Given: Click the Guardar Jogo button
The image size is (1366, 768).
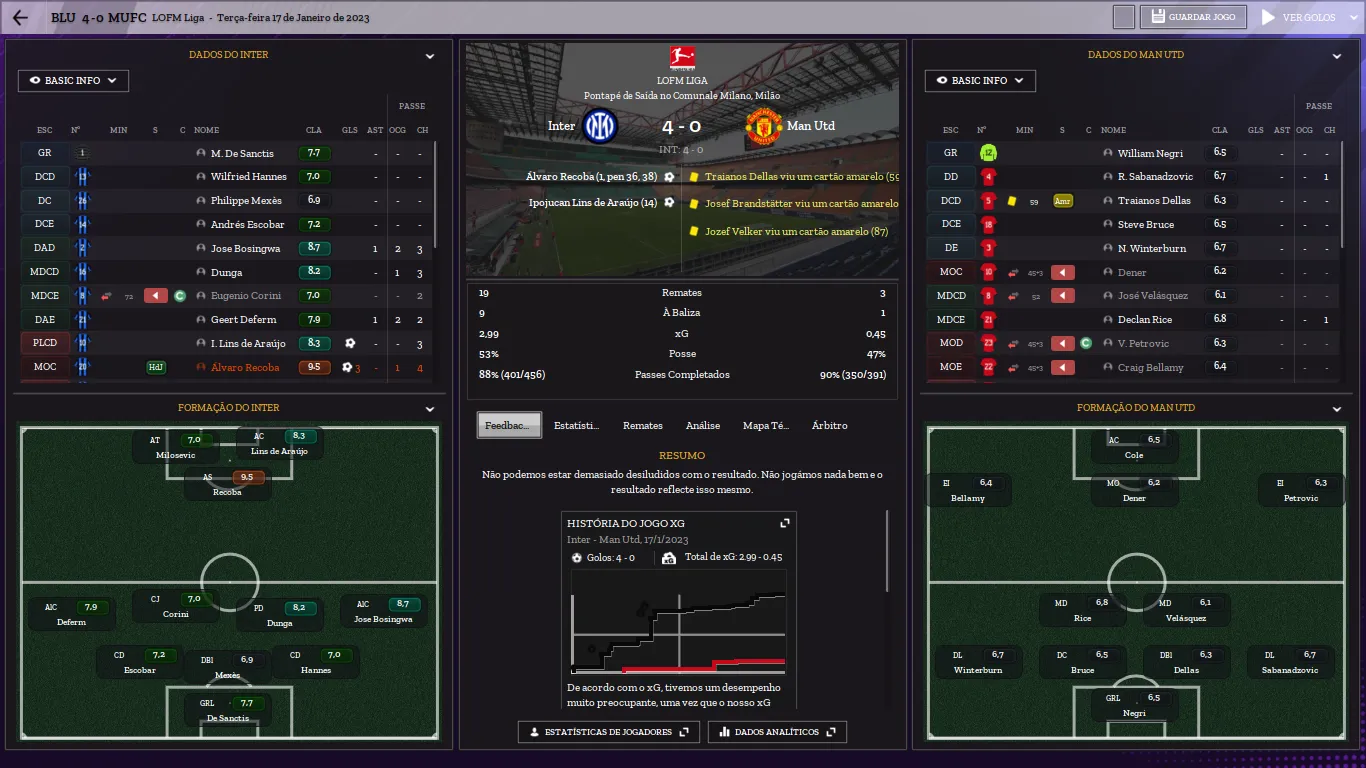Looking at the screenshot, I should pyautogui.click(x=1194, y=17).
